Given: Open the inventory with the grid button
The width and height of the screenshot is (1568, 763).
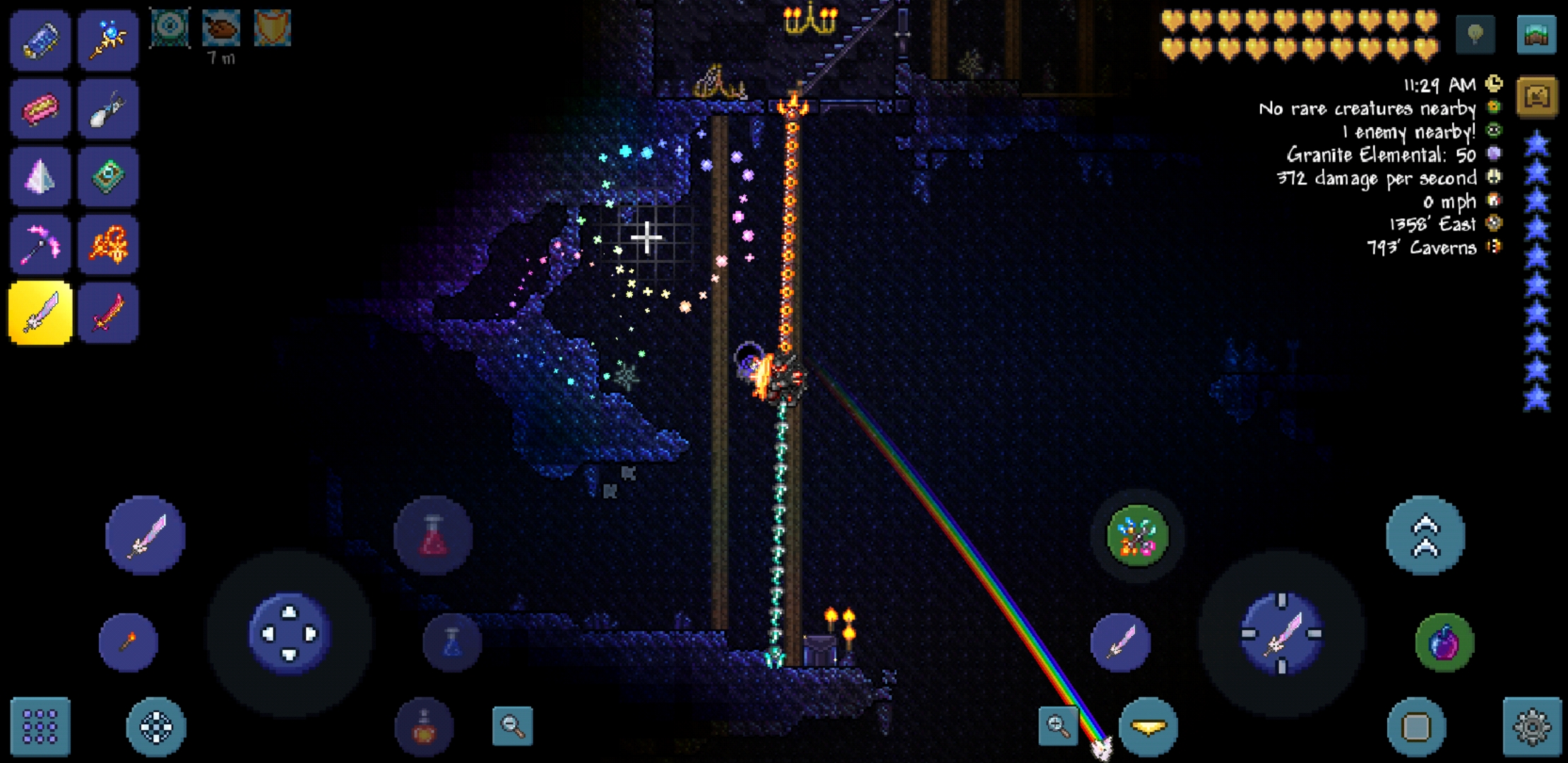Looking at the screenshot, I should pyautogui.click(x=39, y=726).
